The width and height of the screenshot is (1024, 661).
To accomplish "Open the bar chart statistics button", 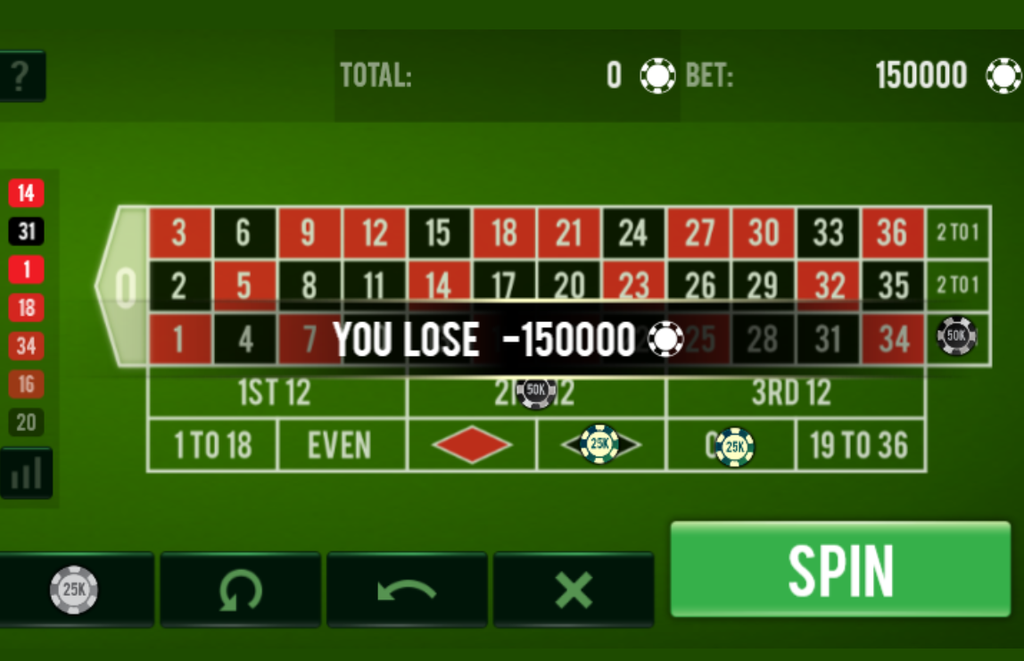I will click(x=26, y=473).
